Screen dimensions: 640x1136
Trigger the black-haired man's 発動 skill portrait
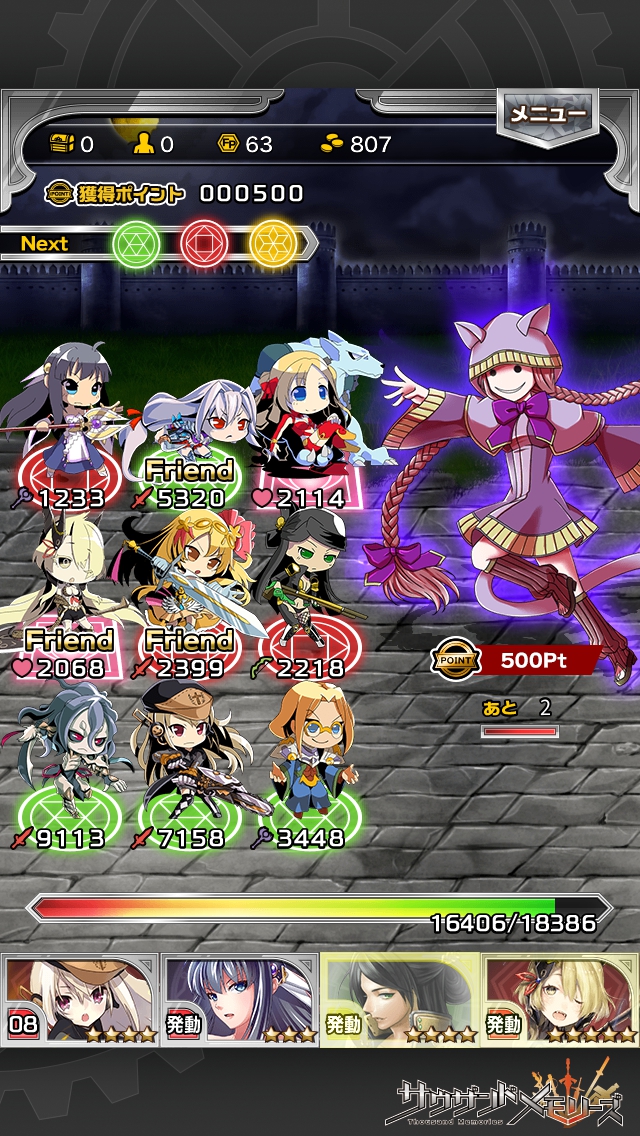pos(400,998)
